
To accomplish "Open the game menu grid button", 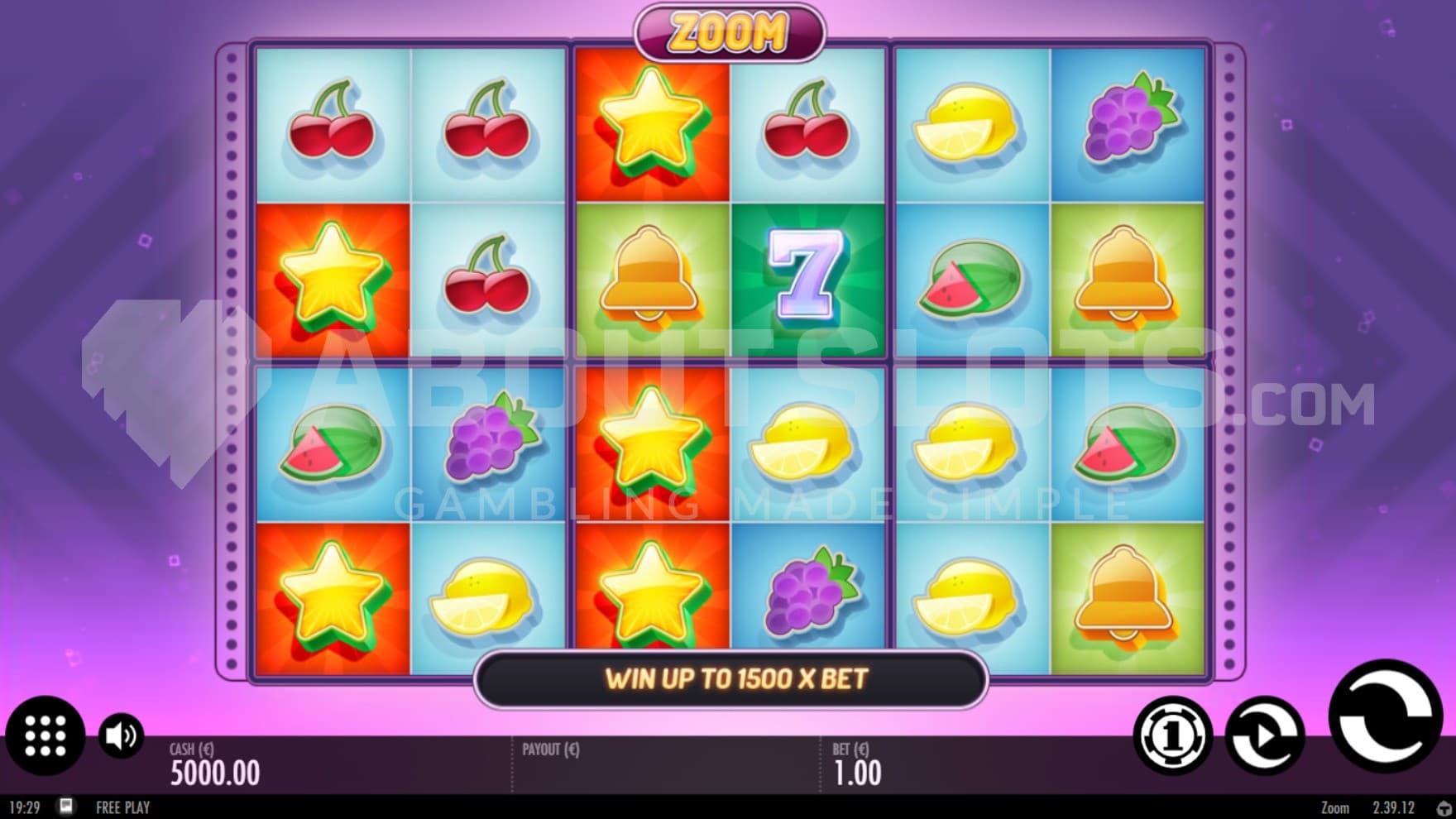I will pyautogui.click(x=45, y=735).
